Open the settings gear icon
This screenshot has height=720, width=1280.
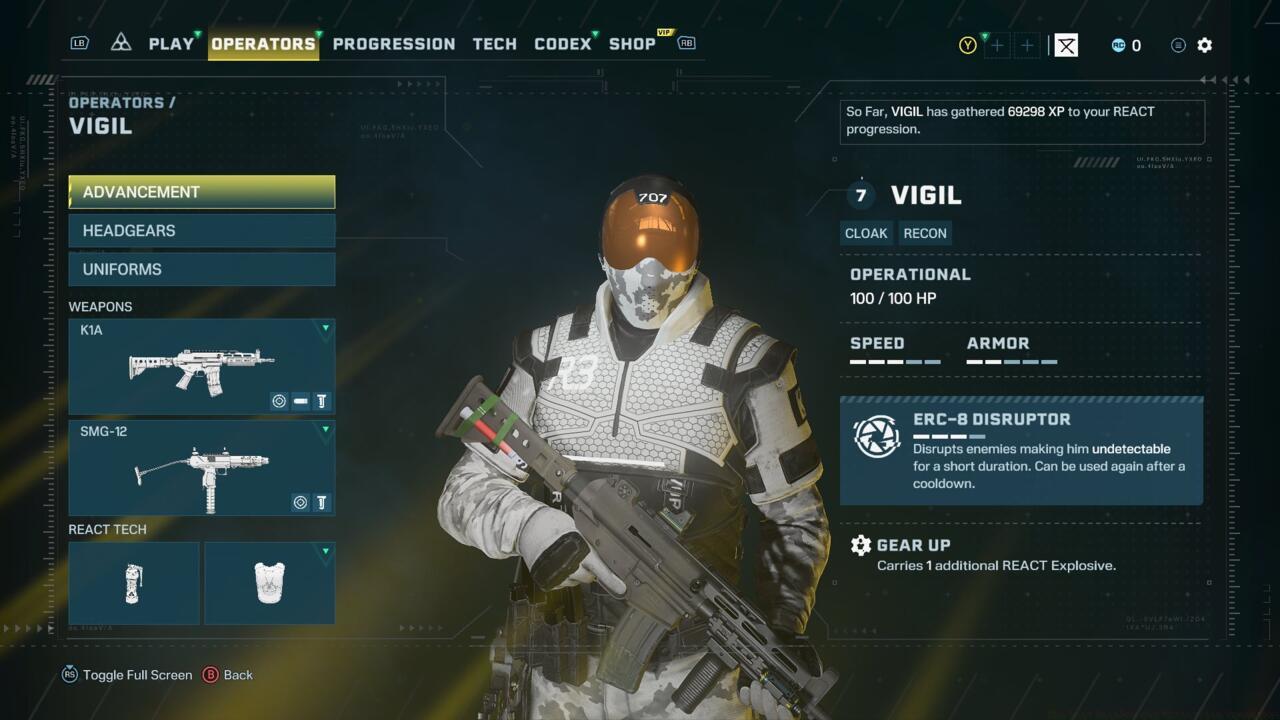(1205, 45)
